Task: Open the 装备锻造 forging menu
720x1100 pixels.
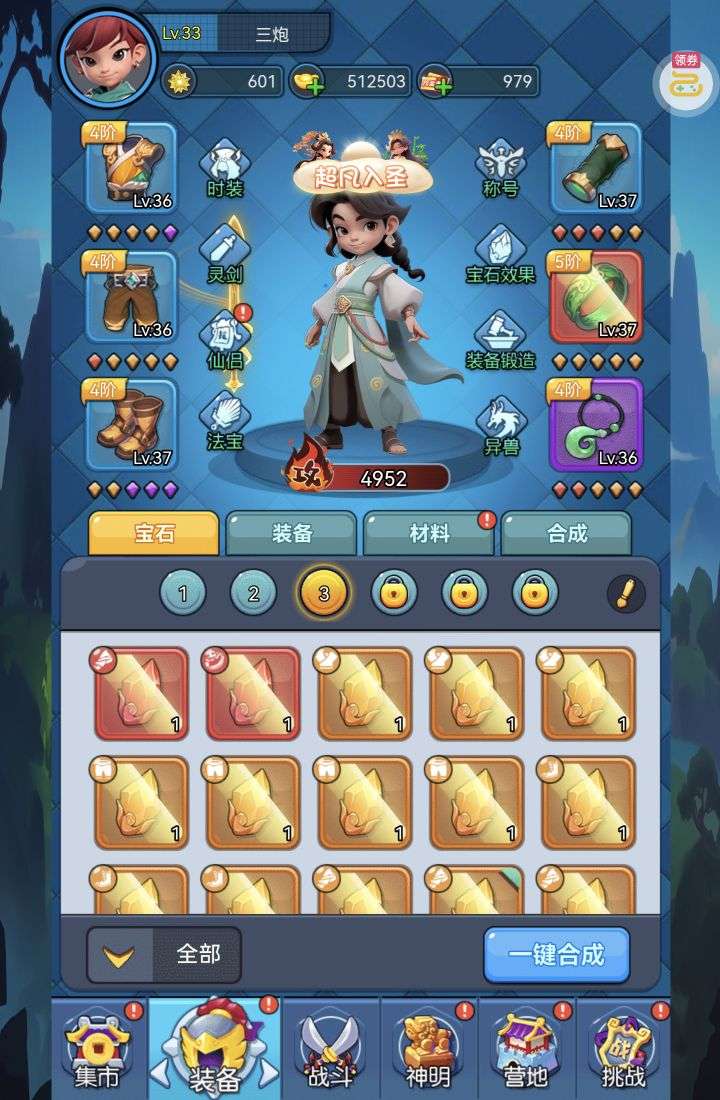Action: coord(500,338)
